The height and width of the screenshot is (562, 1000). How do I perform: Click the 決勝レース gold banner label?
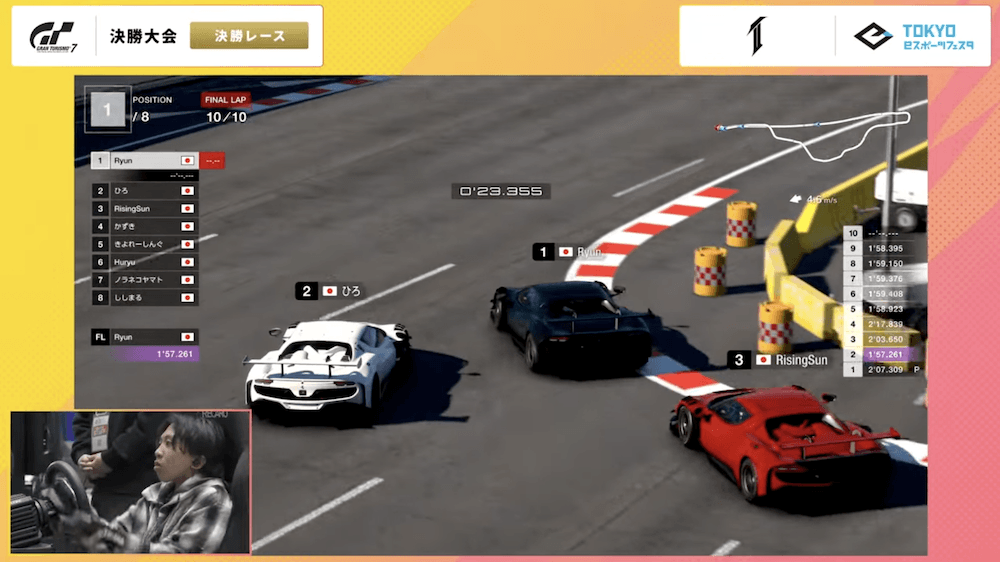[x=249, y=36]
